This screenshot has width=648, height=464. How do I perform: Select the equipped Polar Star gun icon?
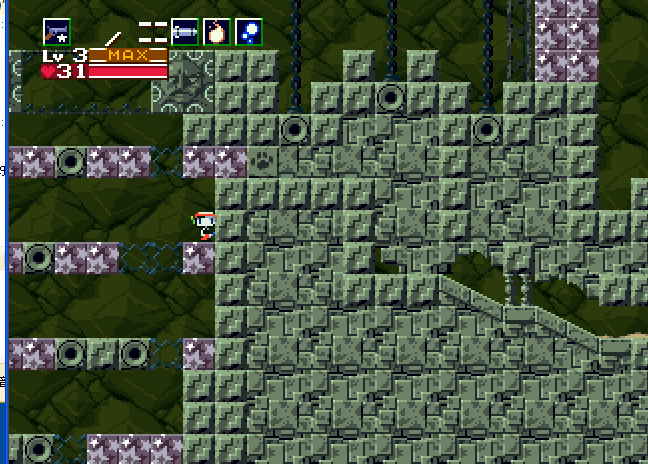point(57,32)
